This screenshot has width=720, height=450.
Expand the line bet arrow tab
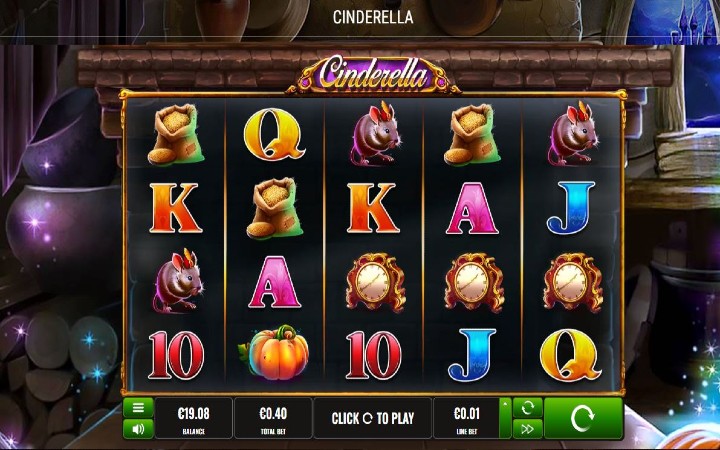coord(504,418)
